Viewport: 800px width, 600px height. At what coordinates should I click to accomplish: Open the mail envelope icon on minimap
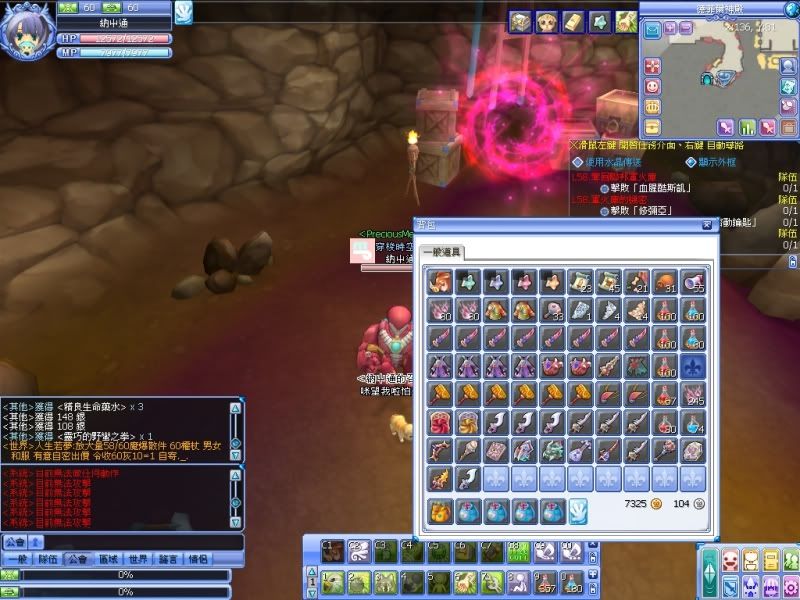point(653,31)
